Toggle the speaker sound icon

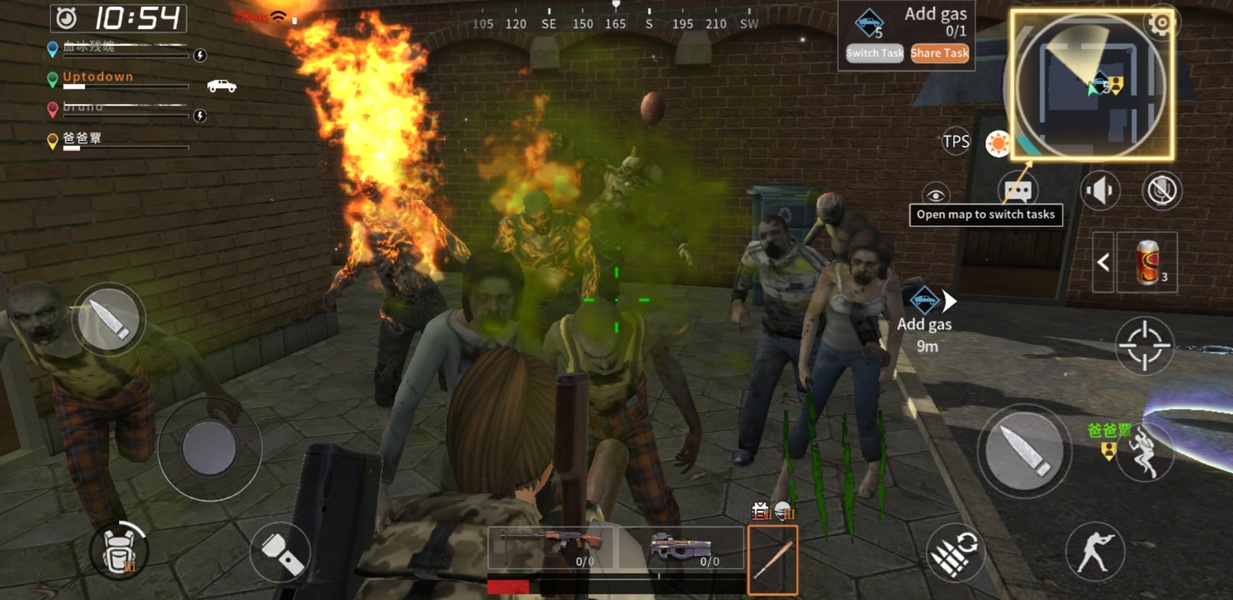pyautogui.click(x=1100, y=190)
